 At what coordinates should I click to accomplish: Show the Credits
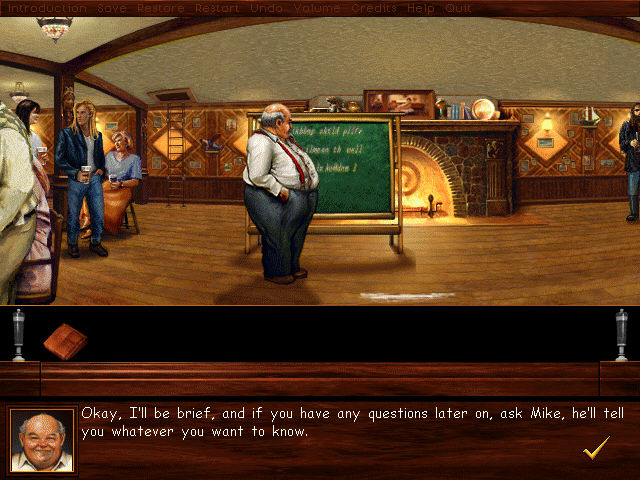tap(374, 8)
